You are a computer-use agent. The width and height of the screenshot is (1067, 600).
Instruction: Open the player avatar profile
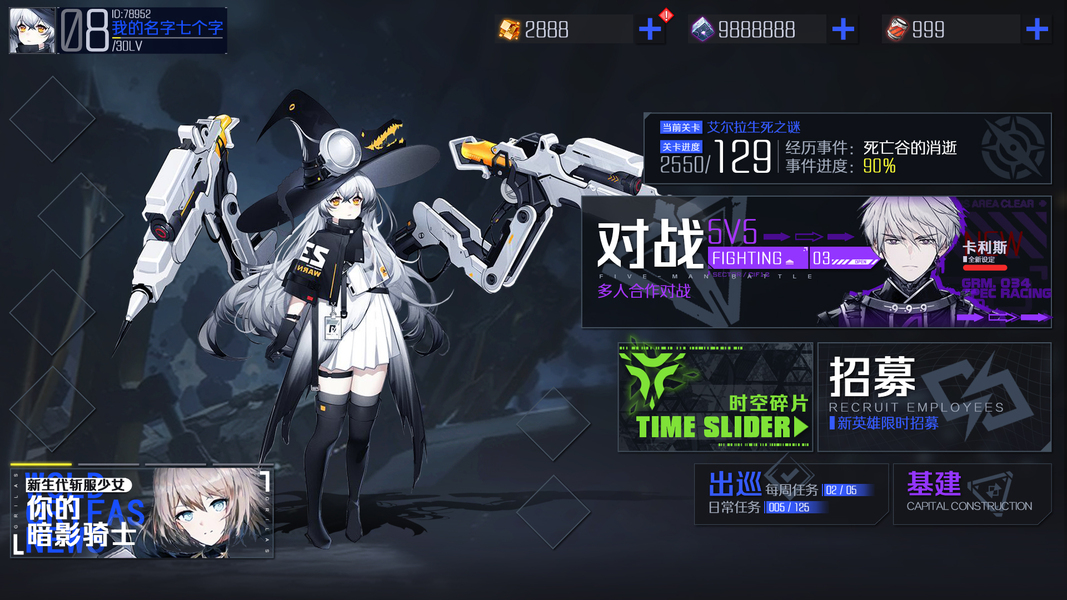coord(32,31)
